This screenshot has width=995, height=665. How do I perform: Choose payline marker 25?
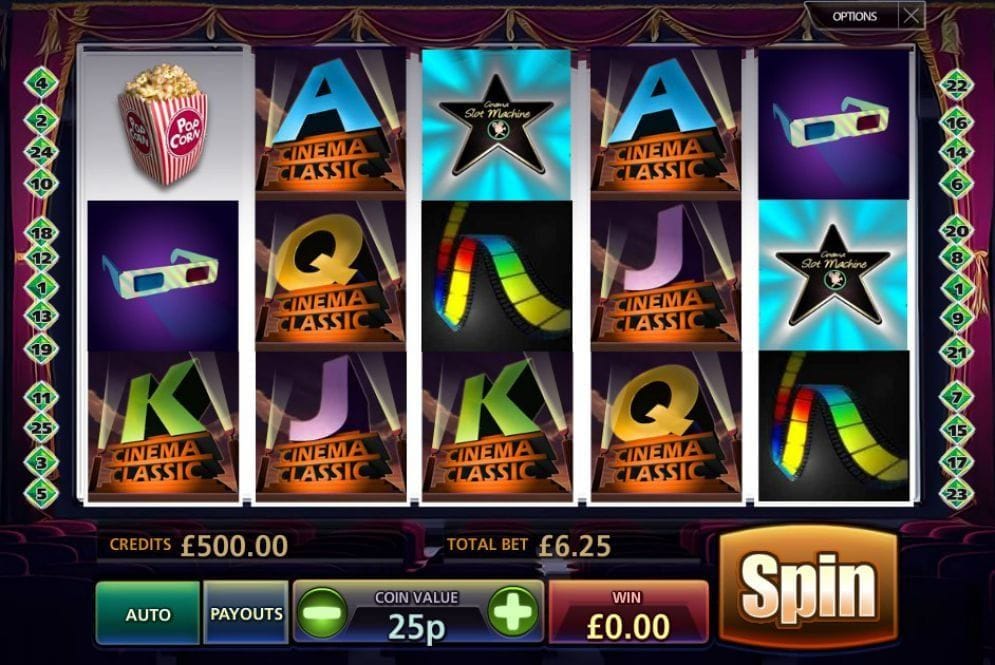point(43,430)
